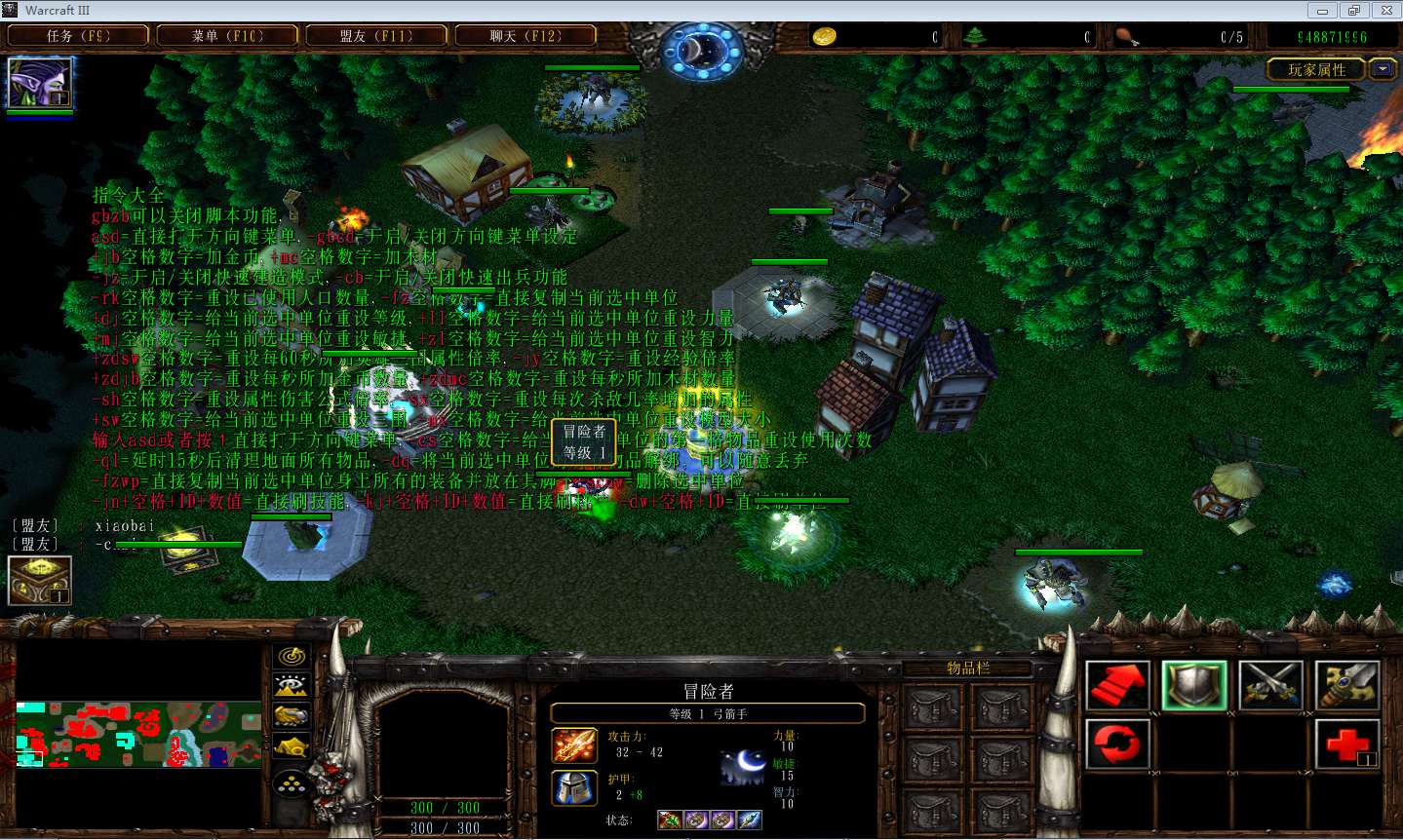This screenshot has width=1403, height=840.
Task: Open the 聊天 (F12) chat log
Action: click(x=526, y=36)
